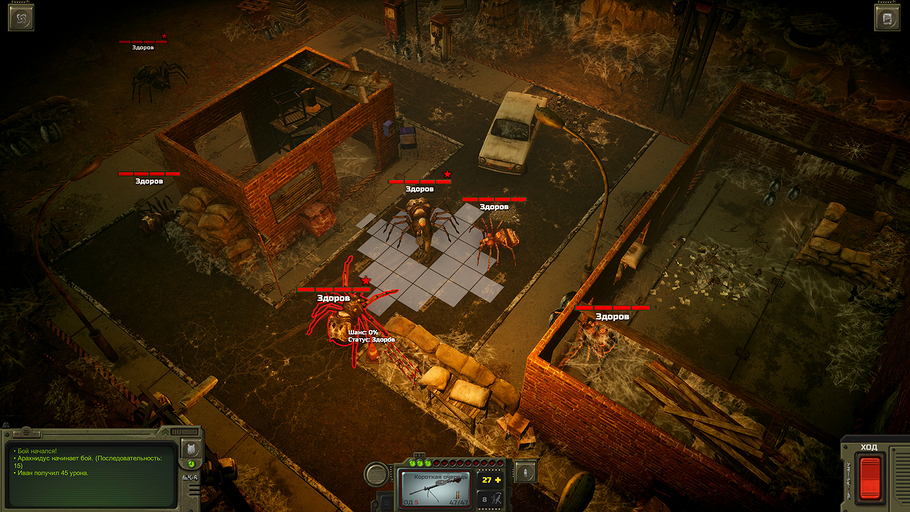This screenshot has height=512, width=910.
Task: Toggle the green indicator button on the log panel
Action: click(190, 463)
